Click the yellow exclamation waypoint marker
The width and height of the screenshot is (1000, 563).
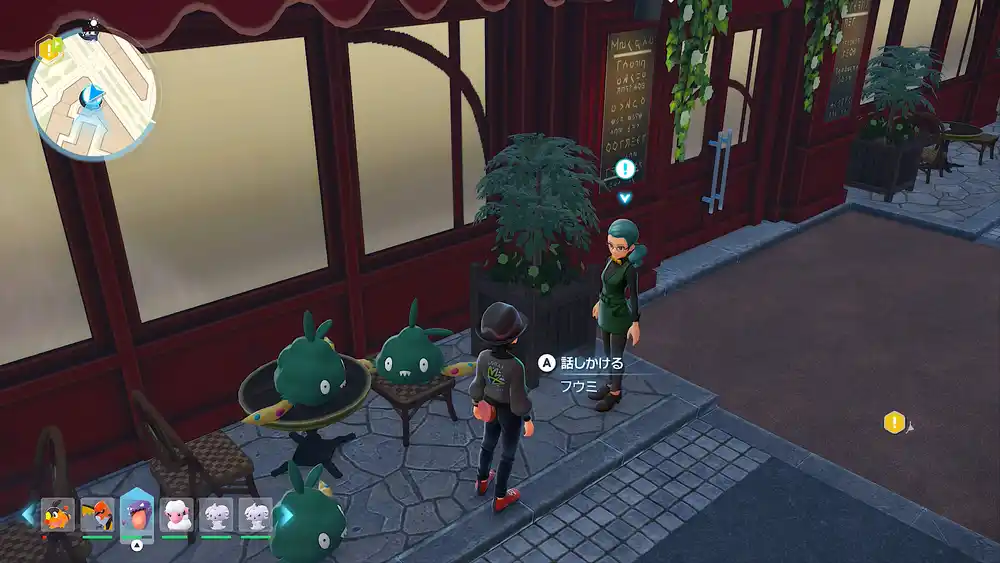(893, 422)
